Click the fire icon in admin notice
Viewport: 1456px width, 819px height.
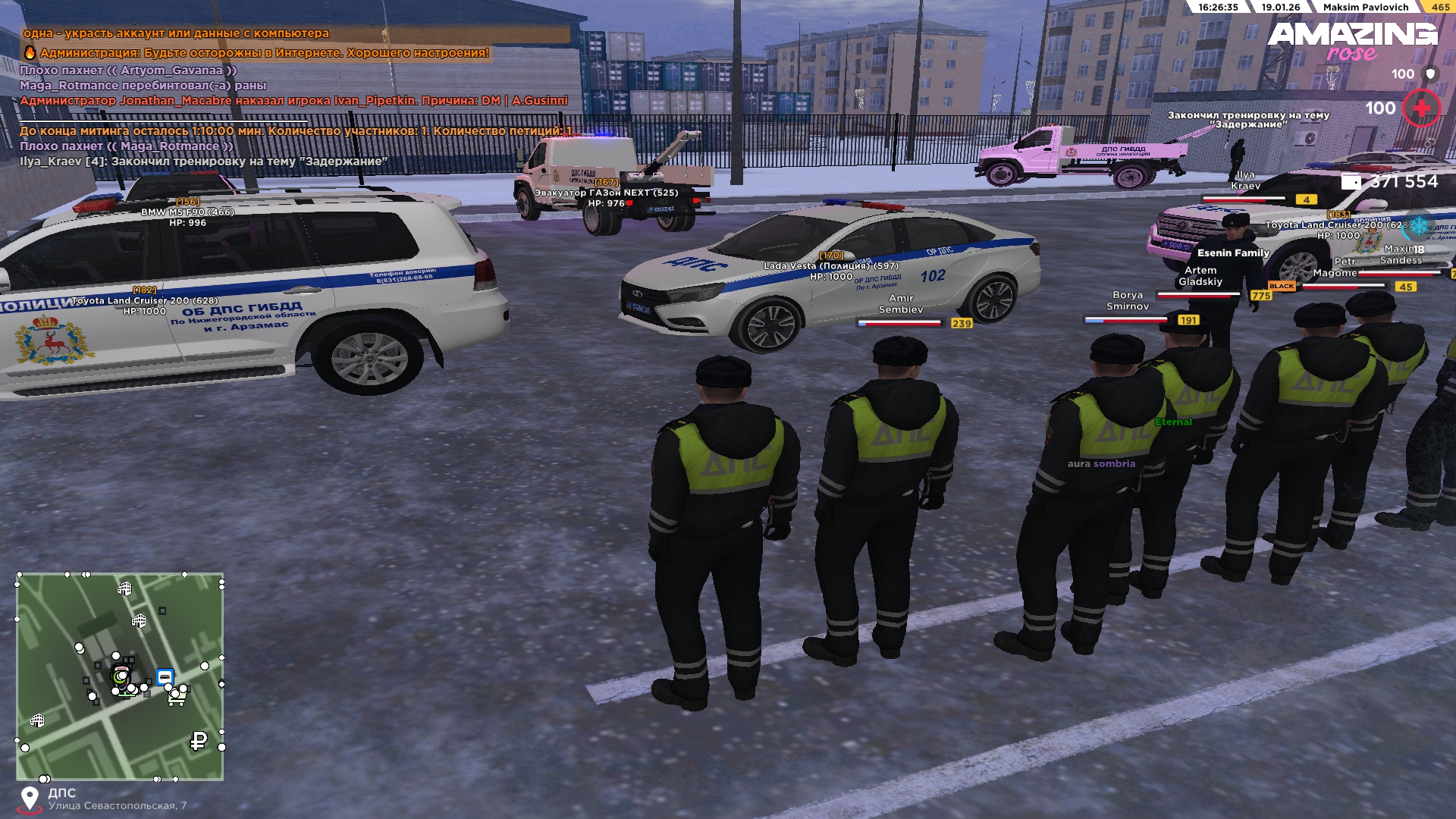[x=30, y=52]
